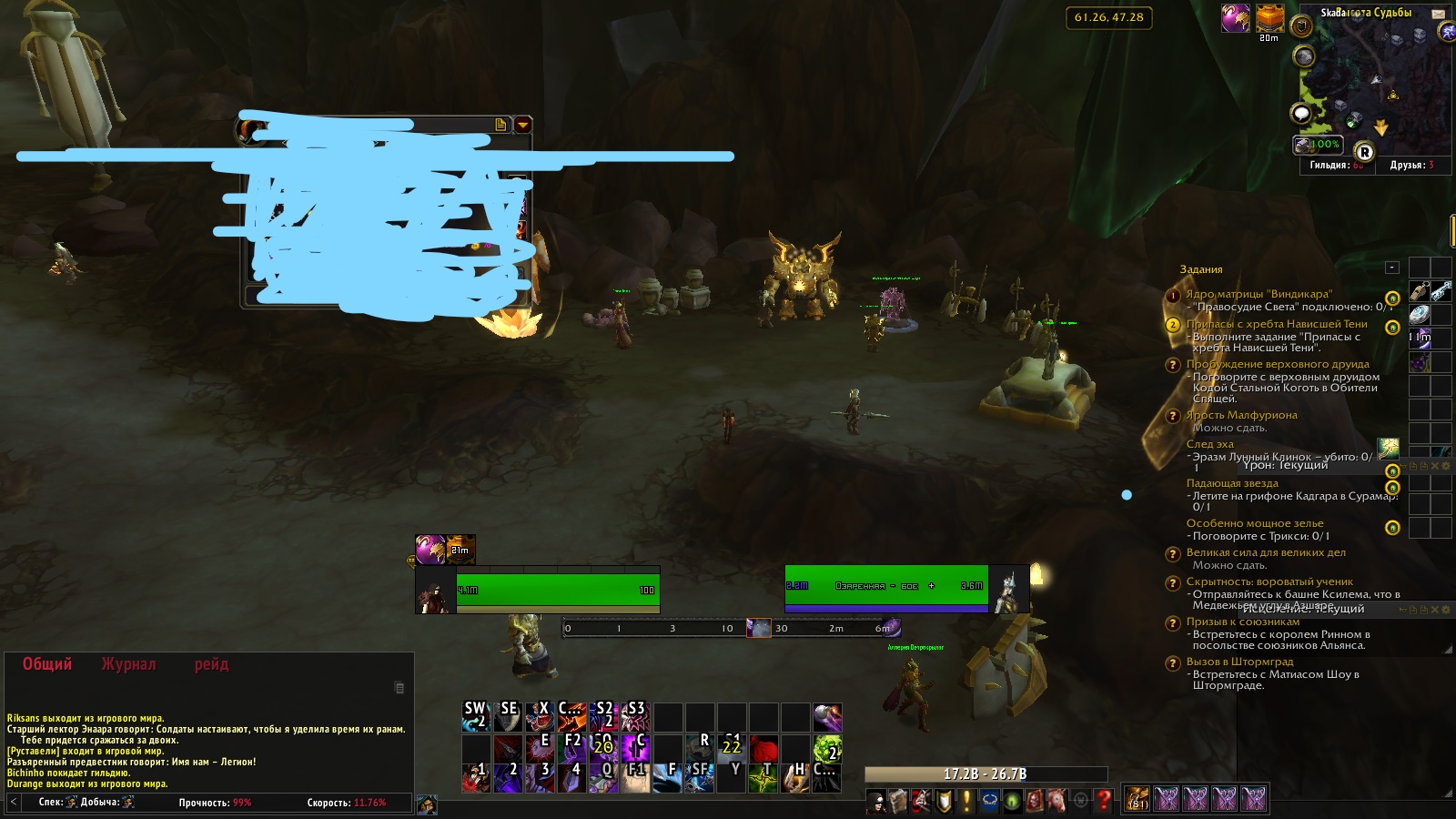Open the mail envelope icon on the minimap

[1438, 14]
